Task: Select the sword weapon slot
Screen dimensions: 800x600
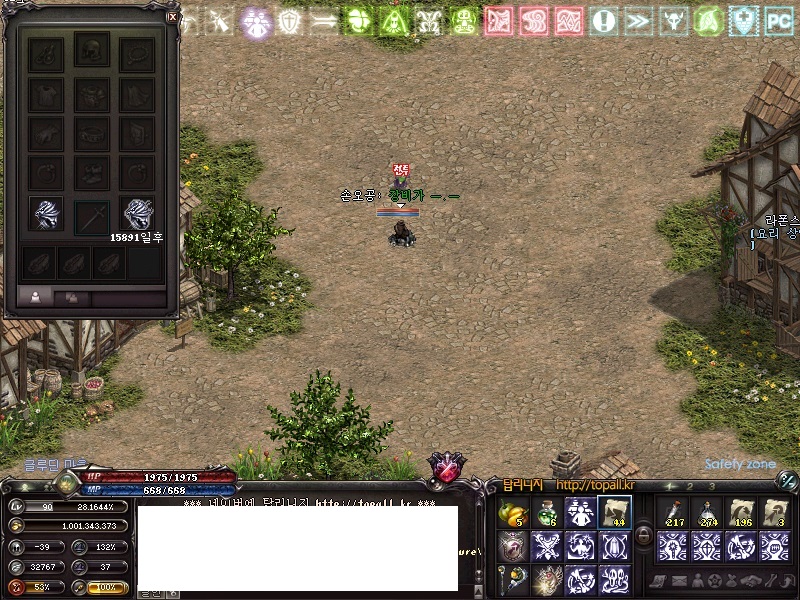Action: (x=92, y=215)
